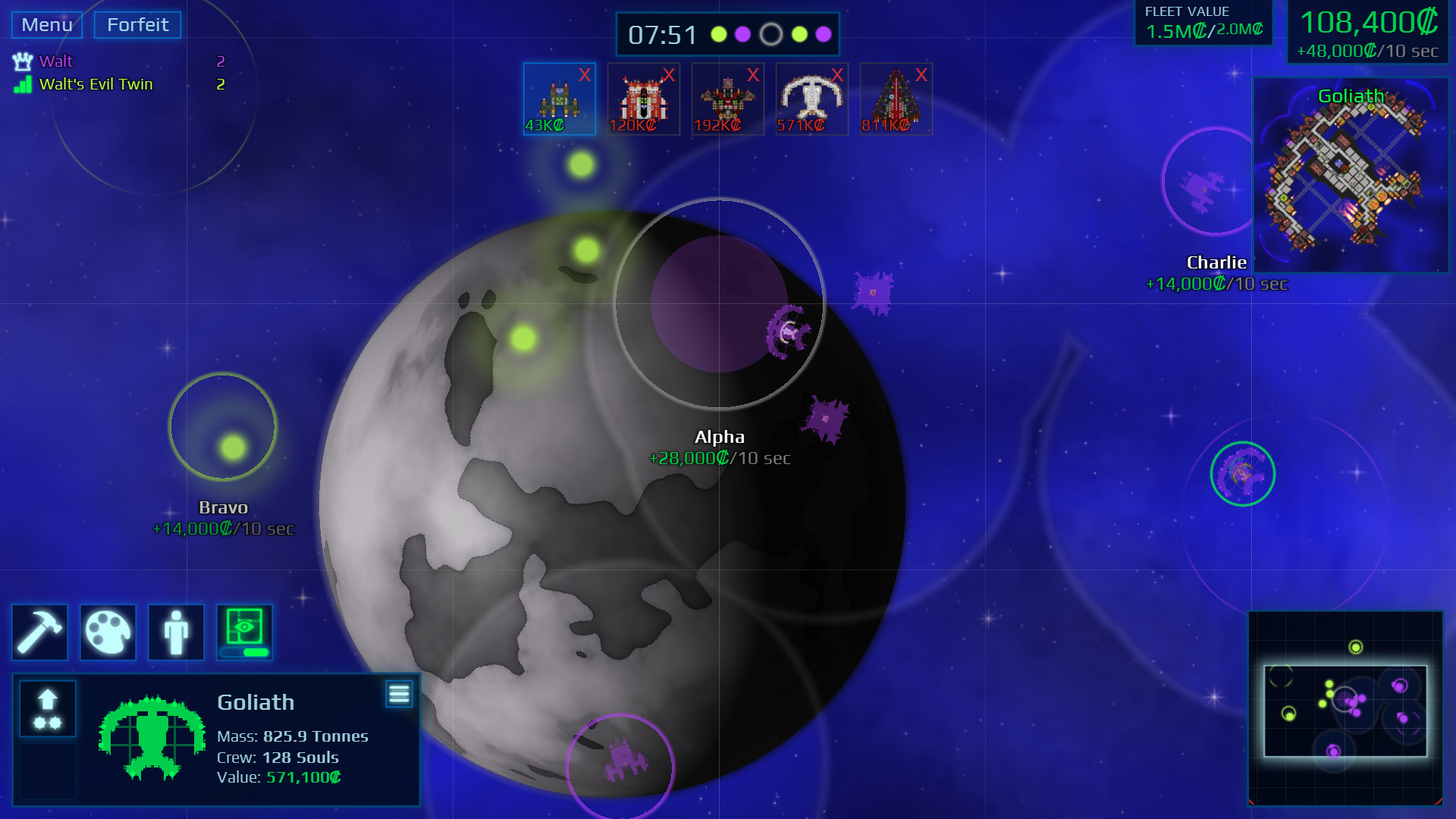Screen dimensions: 1456x819
Task: Open the Goliath hamburger options menu
Action: (x=400, y=693)
